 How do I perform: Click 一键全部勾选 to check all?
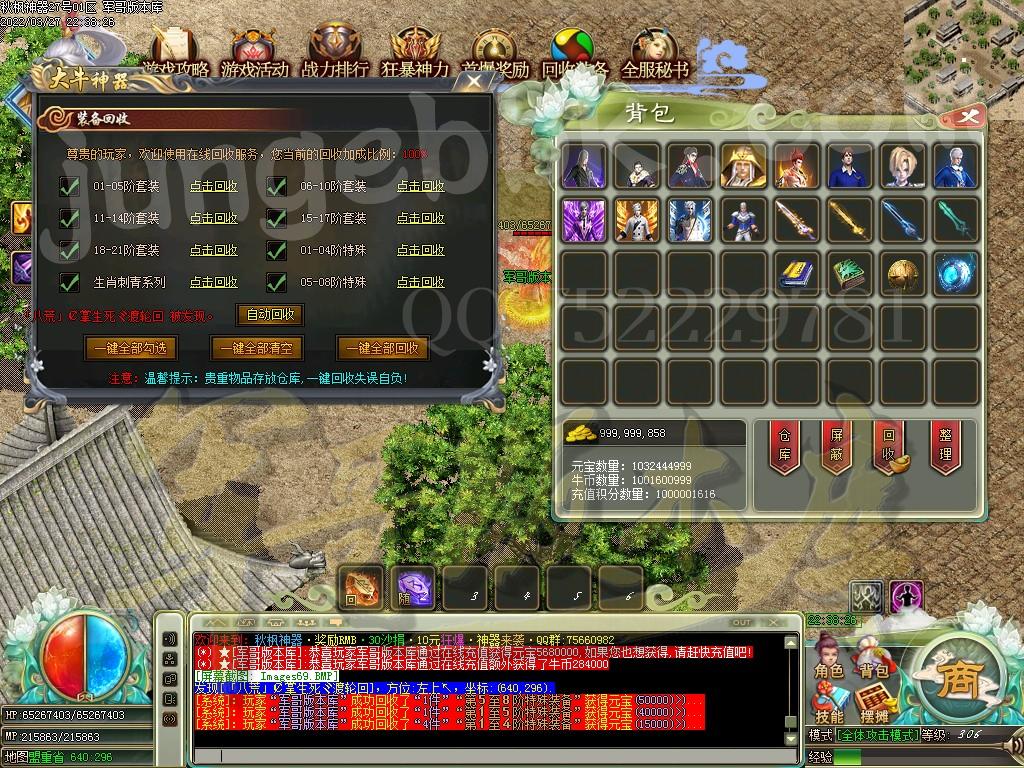[132, 348]
